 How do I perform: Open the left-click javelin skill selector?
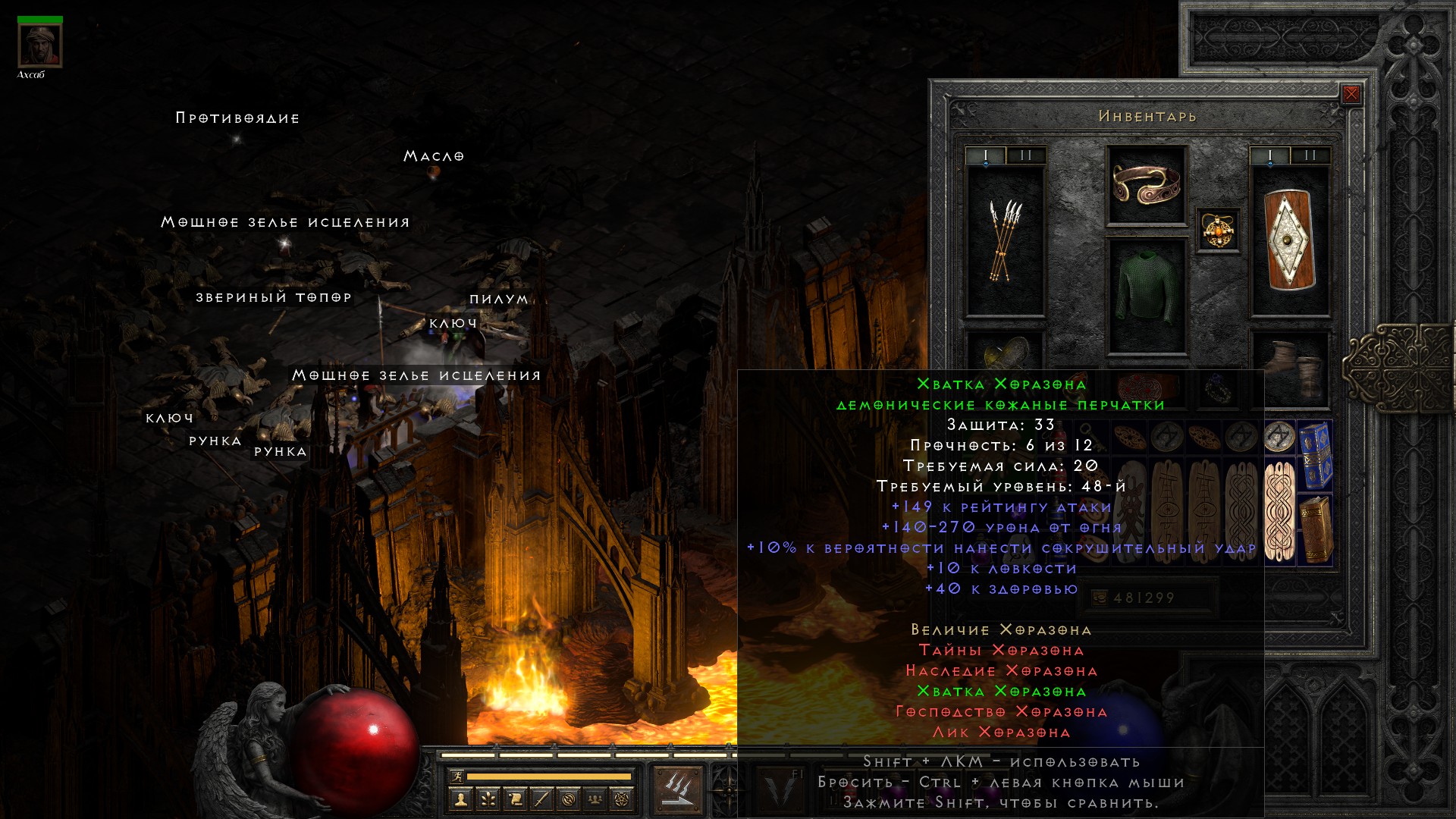pos(676,789)
